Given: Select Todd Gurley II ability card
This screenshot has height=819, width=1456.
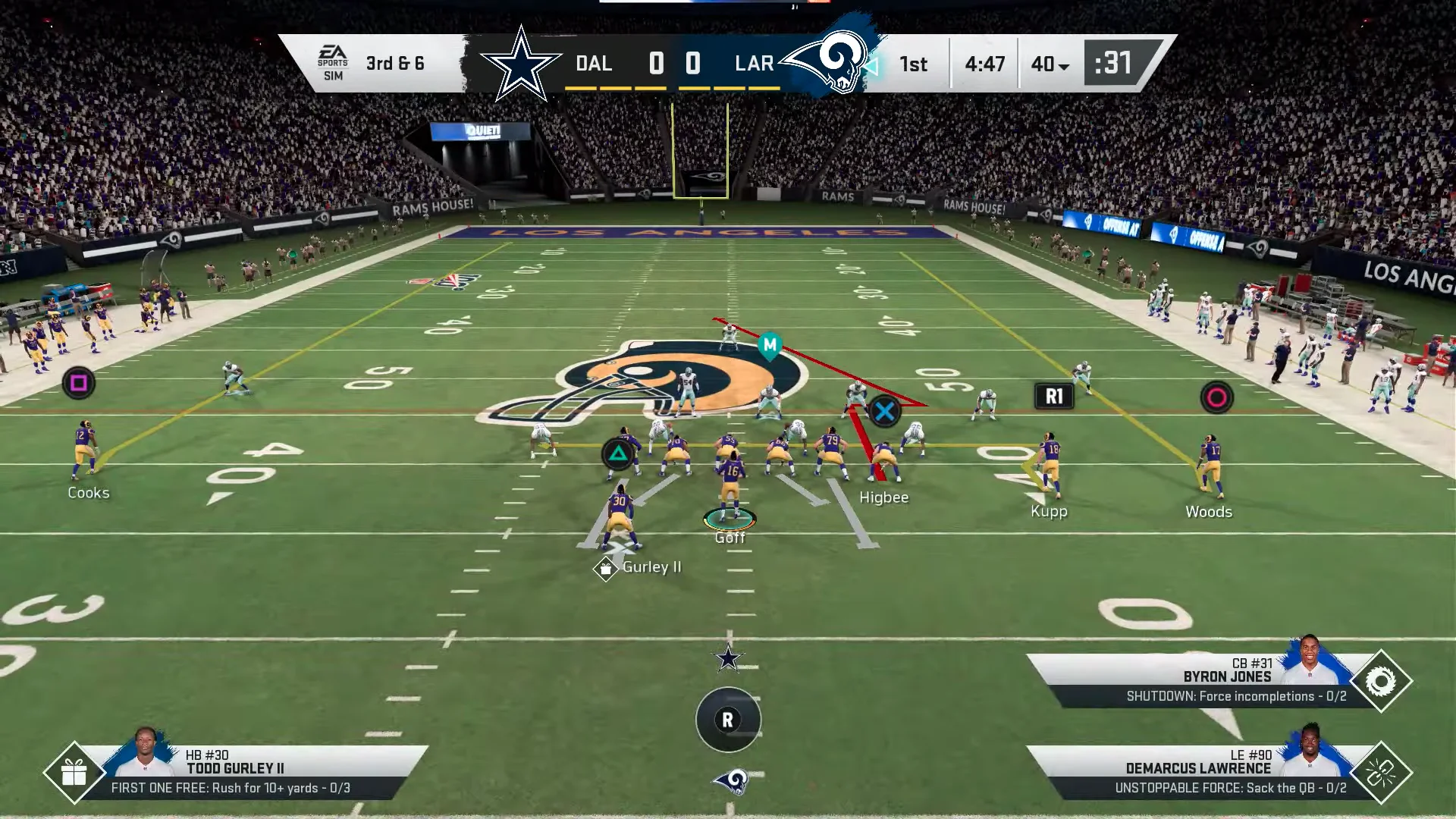Looking at the screenshot, I should tap(250, 772).
